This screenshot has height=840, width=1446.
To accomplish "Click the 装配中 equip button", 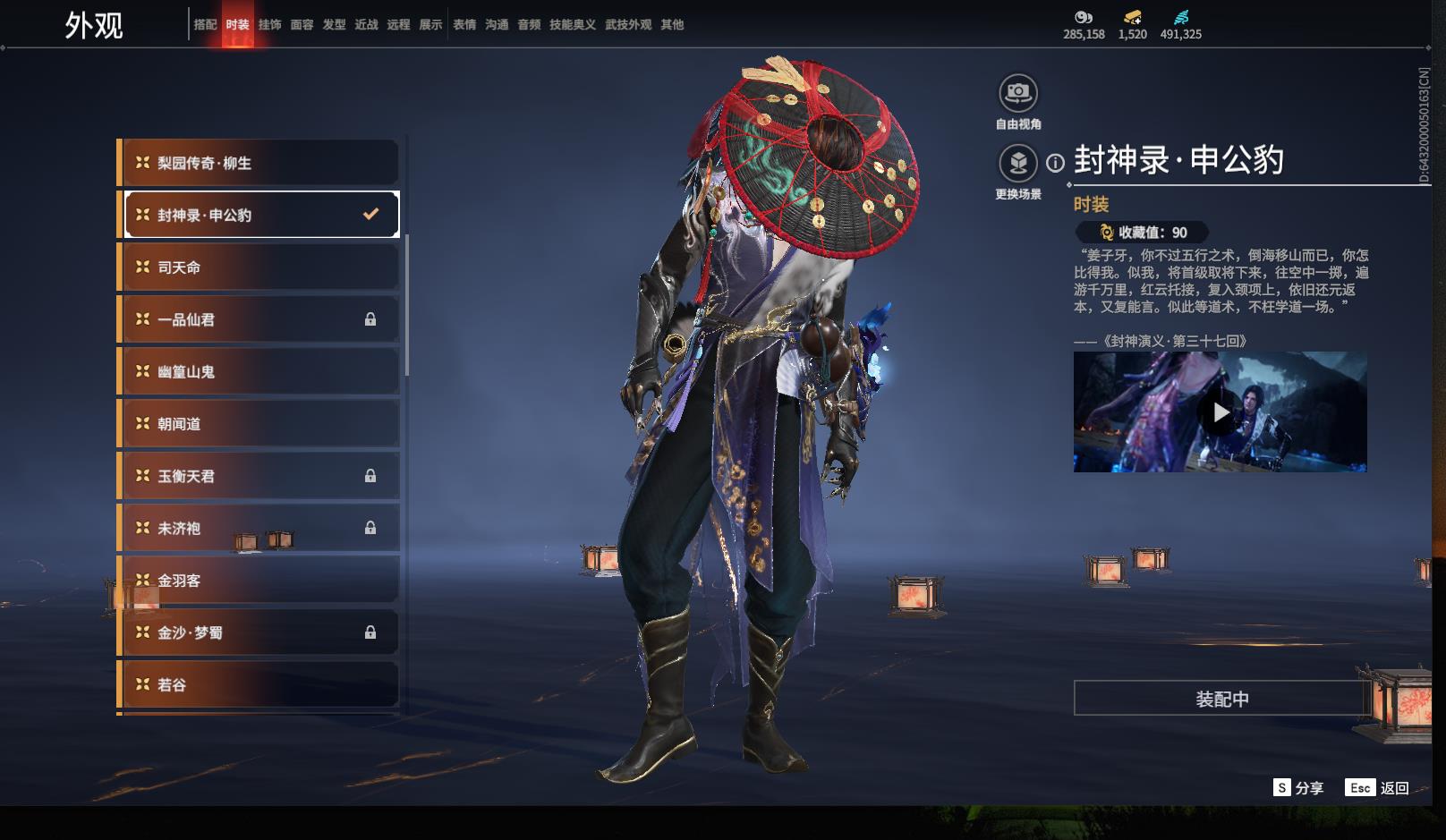I will tap(1221, 699).
